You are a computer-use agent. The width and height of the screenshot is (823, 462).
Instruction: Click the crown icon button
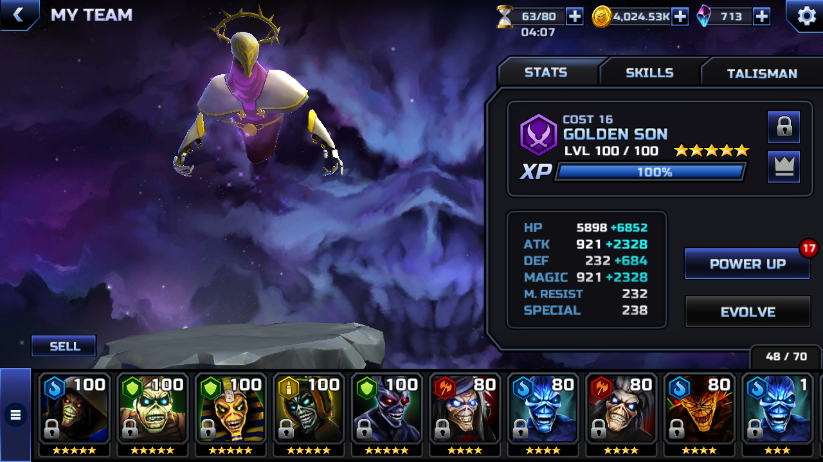click(x=784, y=167)
